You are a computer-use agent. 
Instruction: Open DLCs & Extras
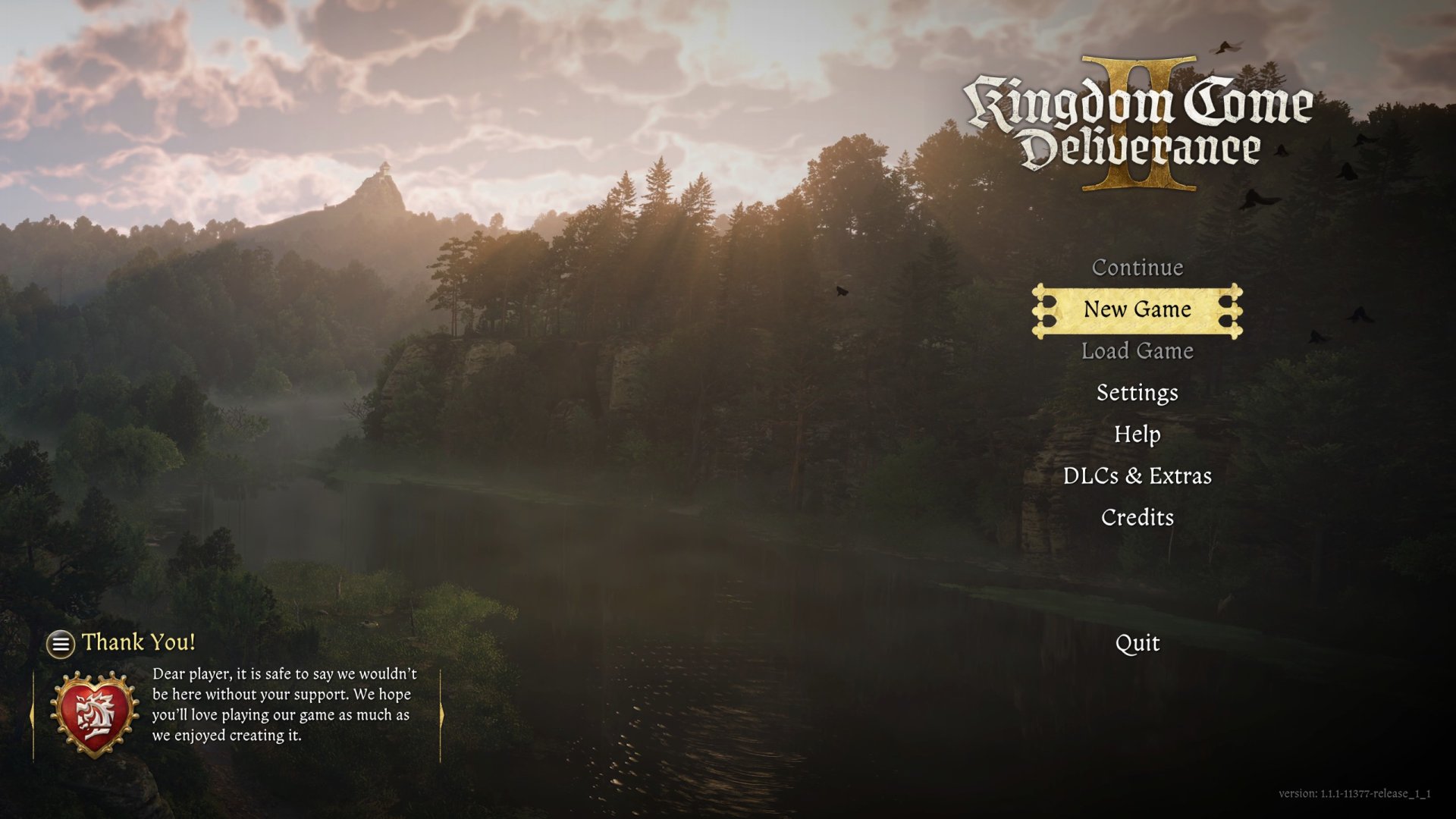[x=1137, y=476]
